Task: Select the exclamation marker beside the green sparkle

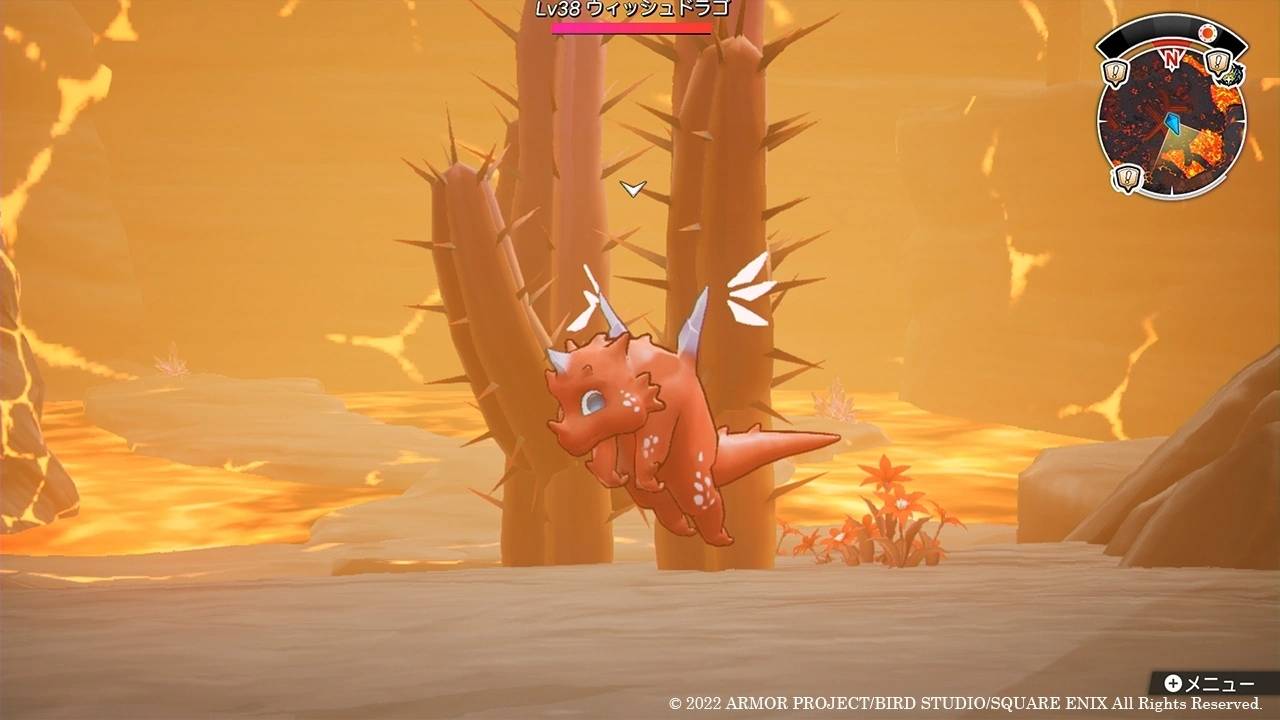Action: [x=1216, y=65]
